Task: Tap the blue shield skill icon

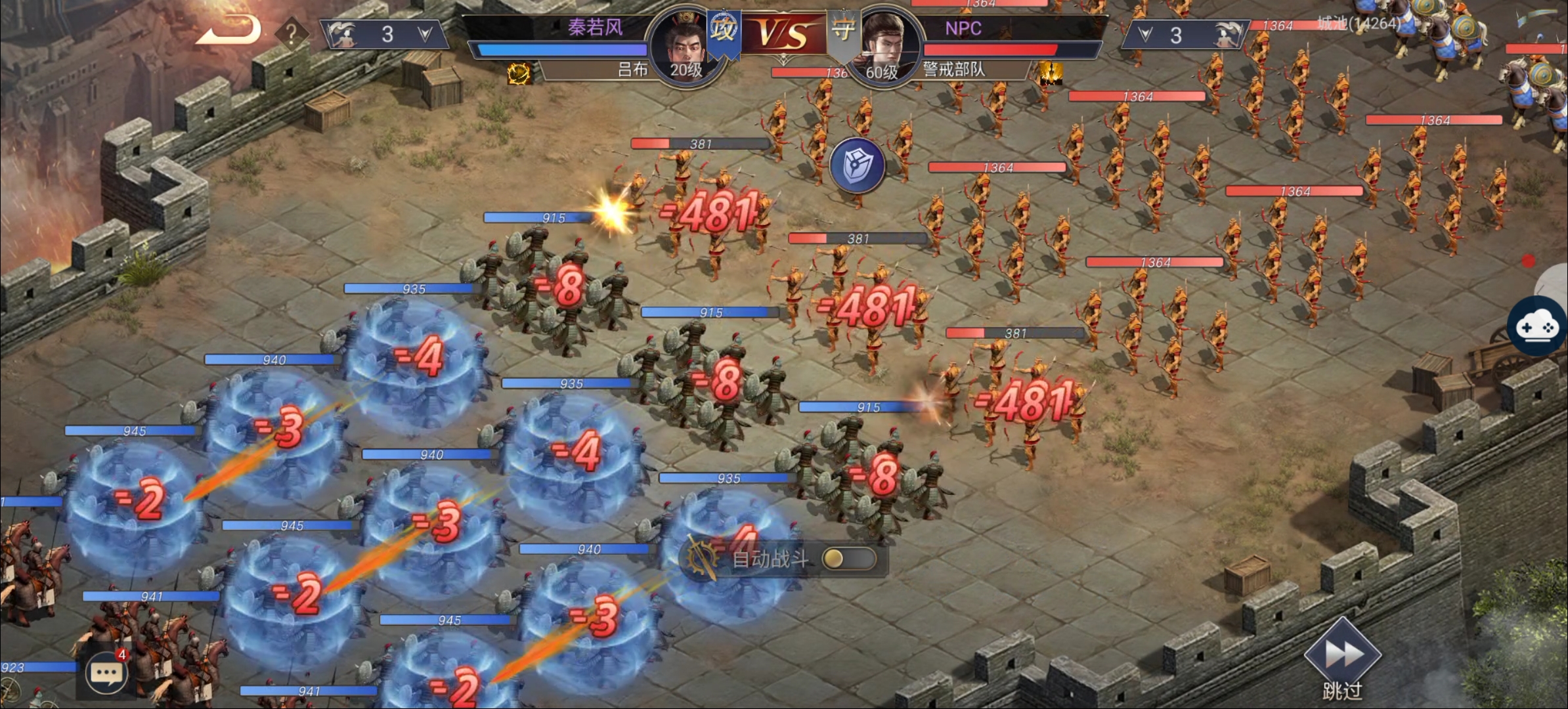Action: coord(857,165)
